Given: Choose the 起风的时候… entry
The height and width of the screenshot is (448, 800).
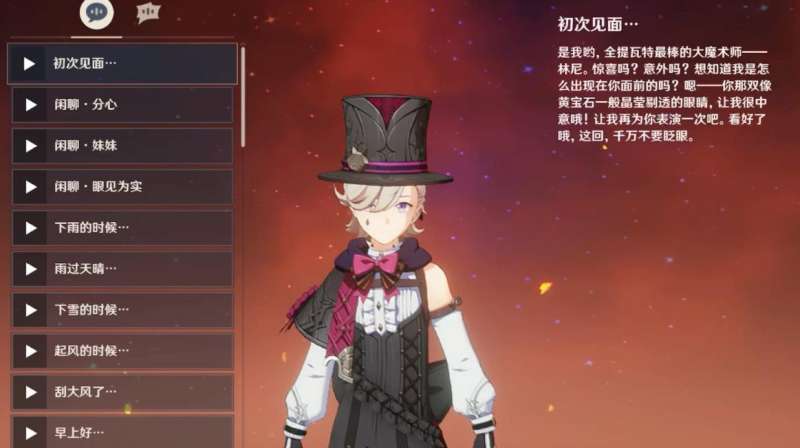Looking at the screenshot, I should click(x=30, y=350).
